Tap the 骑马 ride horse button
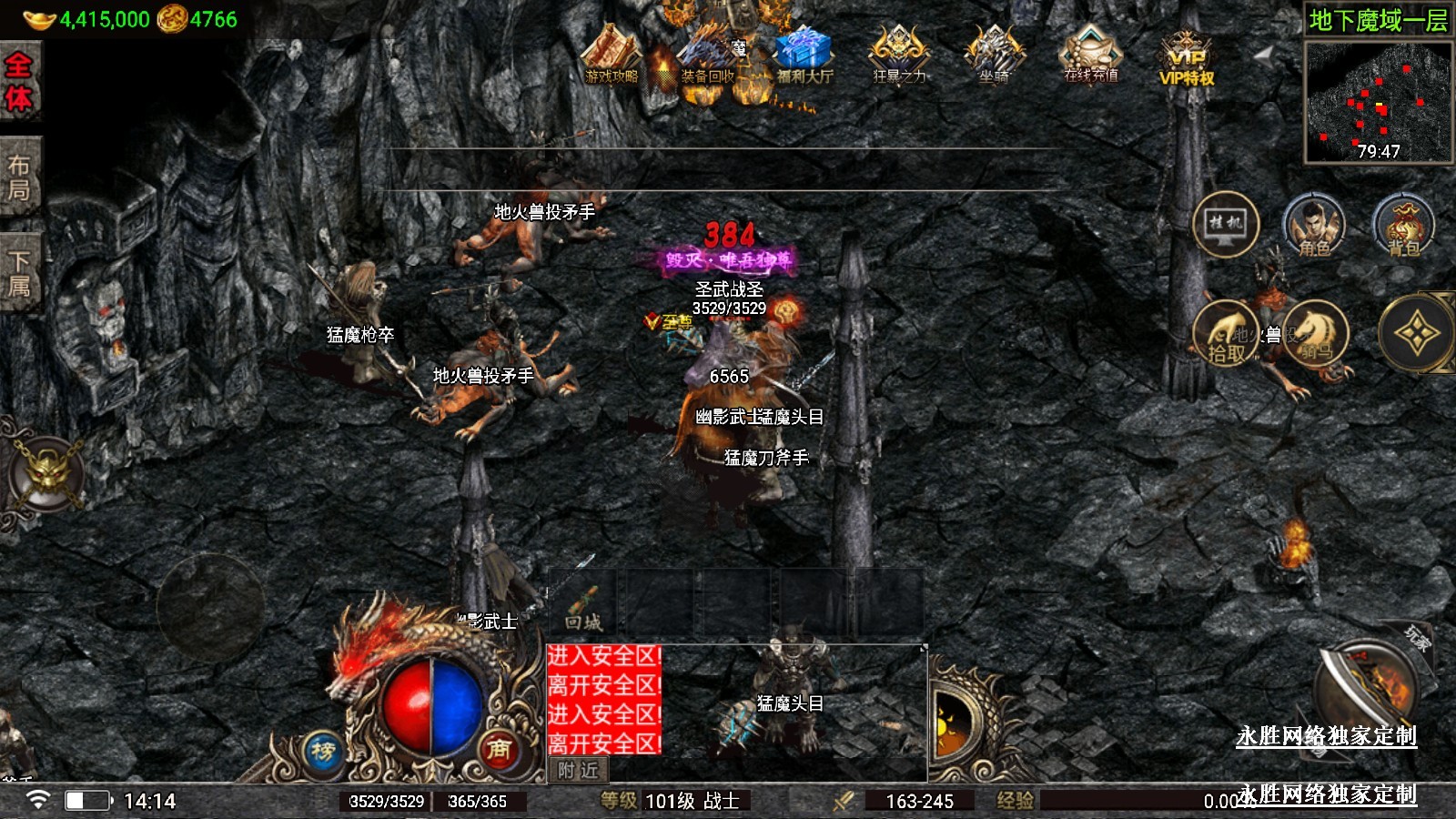The height and width of the screenshot is (819, 1456). 1316,333
